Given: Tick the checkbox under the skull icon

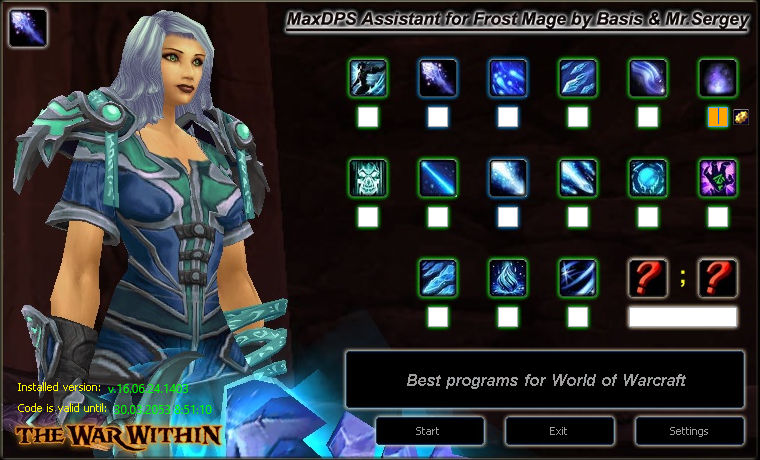Looking at the screenshot, I should pos(368,217).
